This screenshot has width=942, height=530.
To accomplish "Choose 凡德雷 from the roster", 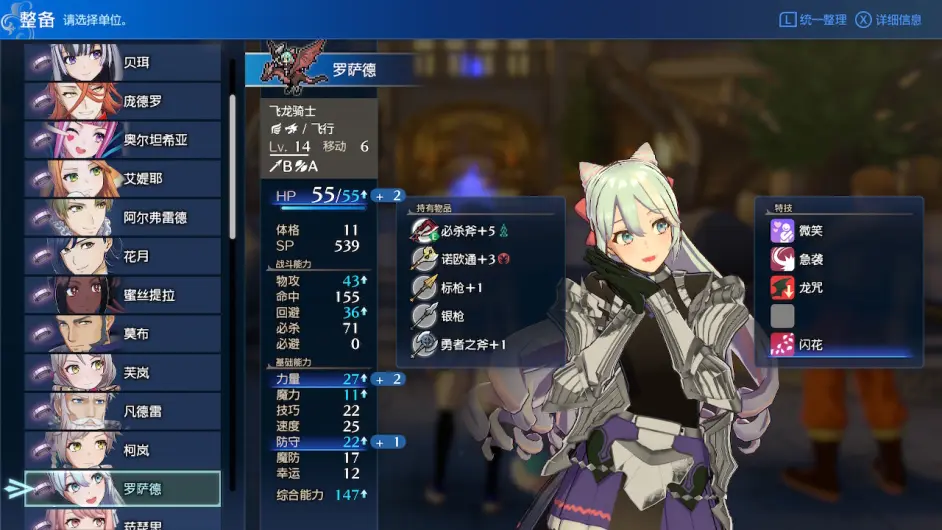I will tap(123, 411).
